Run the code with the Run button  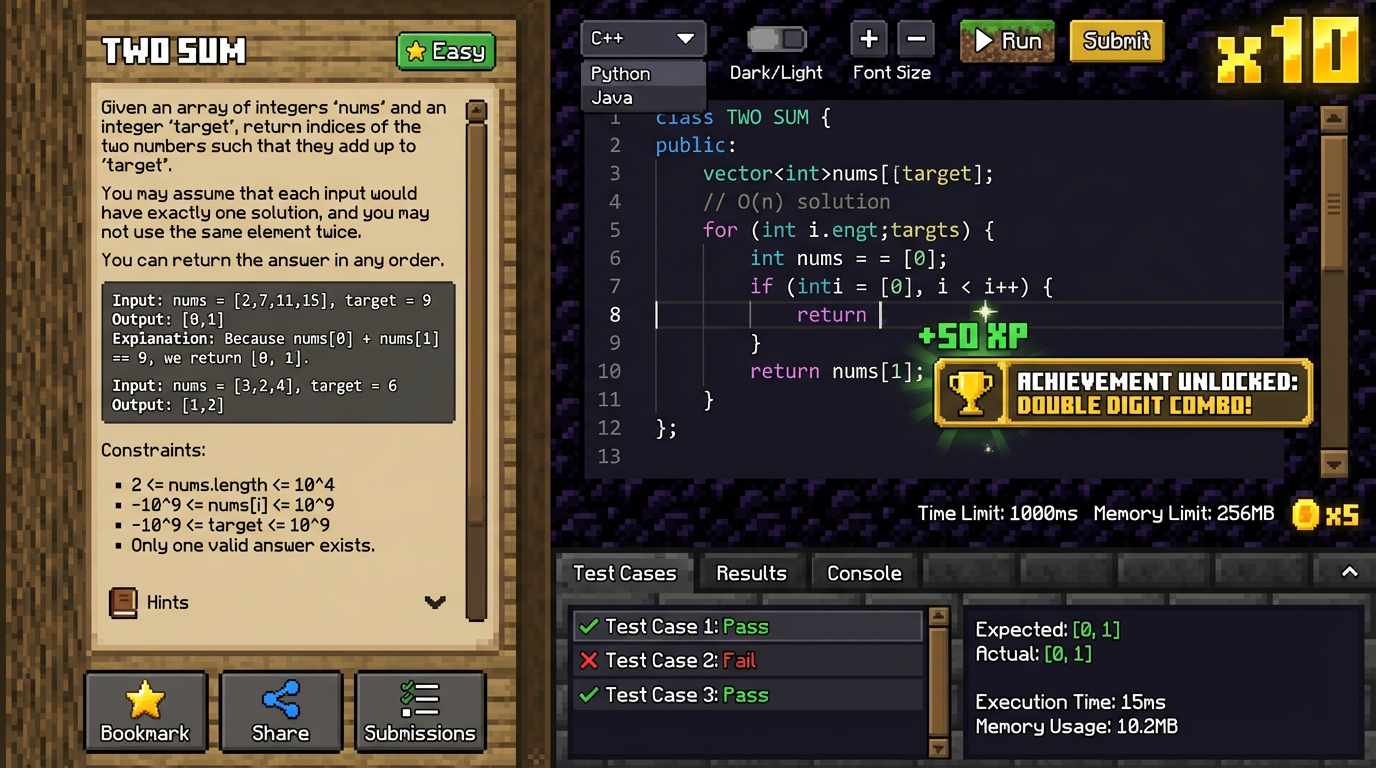(x=1006, y=41)
